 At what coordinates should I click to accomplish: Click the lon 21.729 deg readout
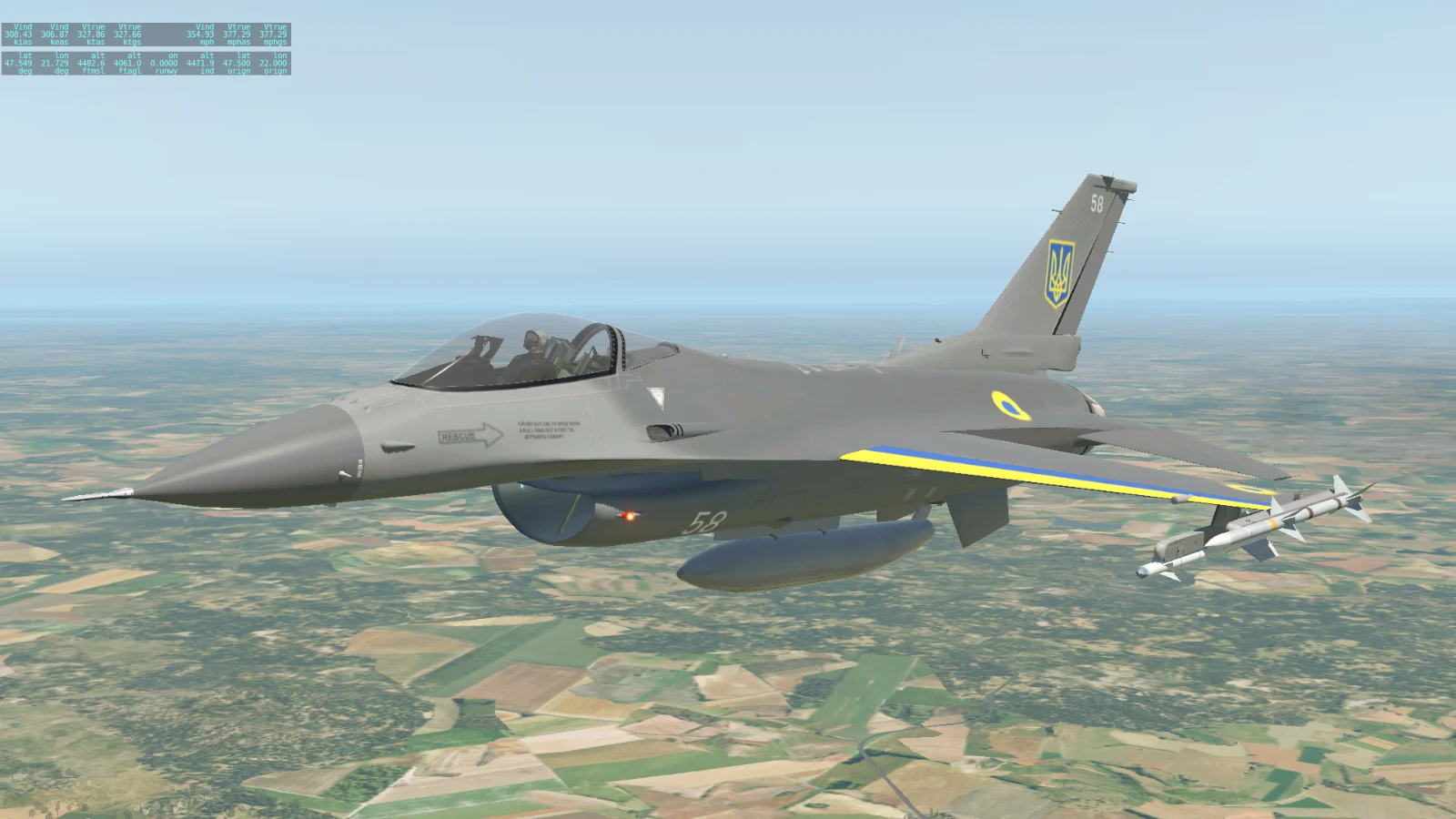(55, 62)
